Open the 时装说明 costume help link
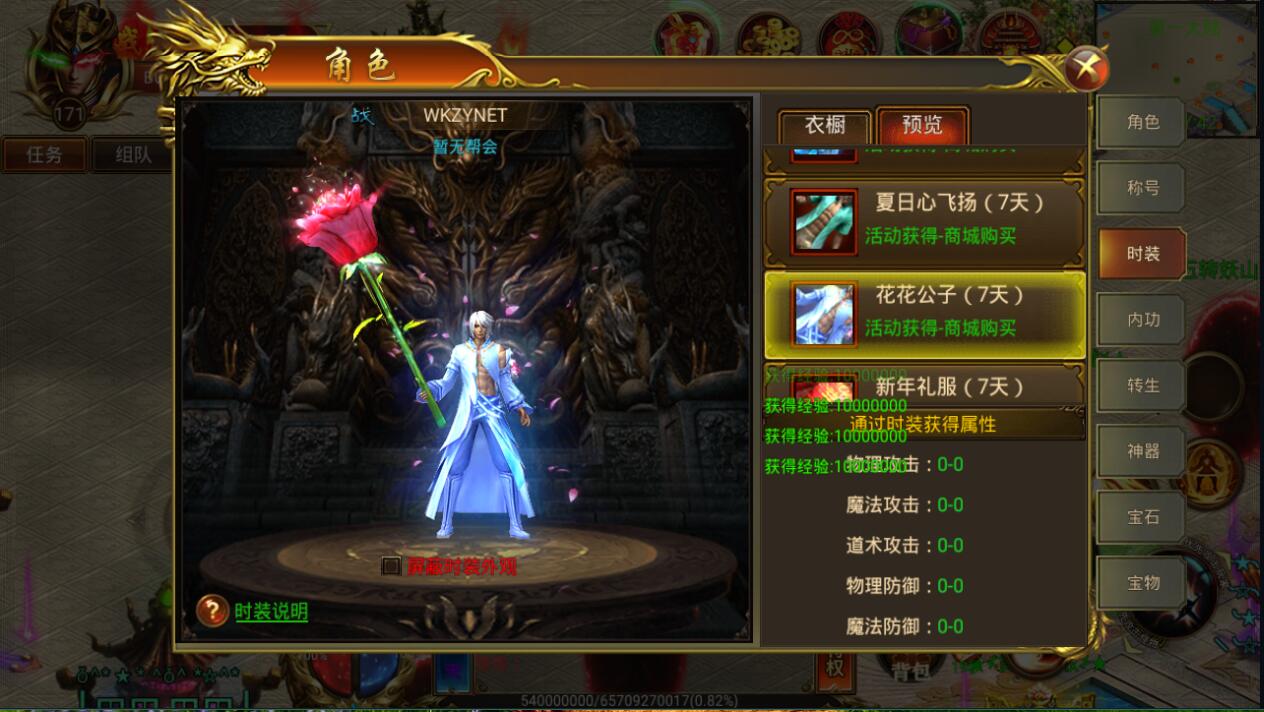The image size is (1264, 712). pos(271,612)
